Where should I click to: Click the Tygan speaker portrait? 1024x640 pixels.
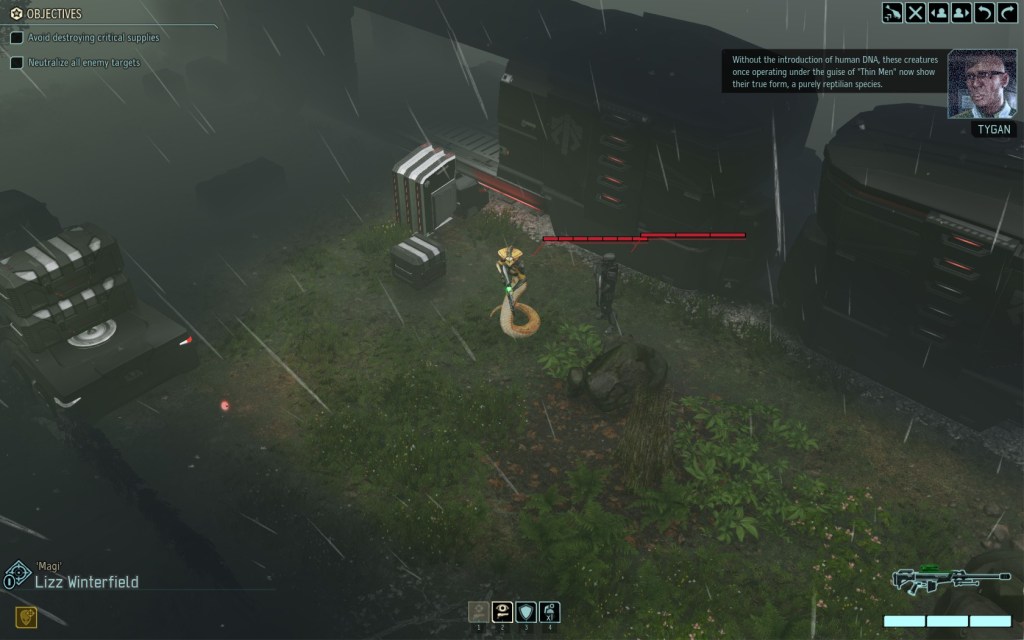click(x=981, y=84)
